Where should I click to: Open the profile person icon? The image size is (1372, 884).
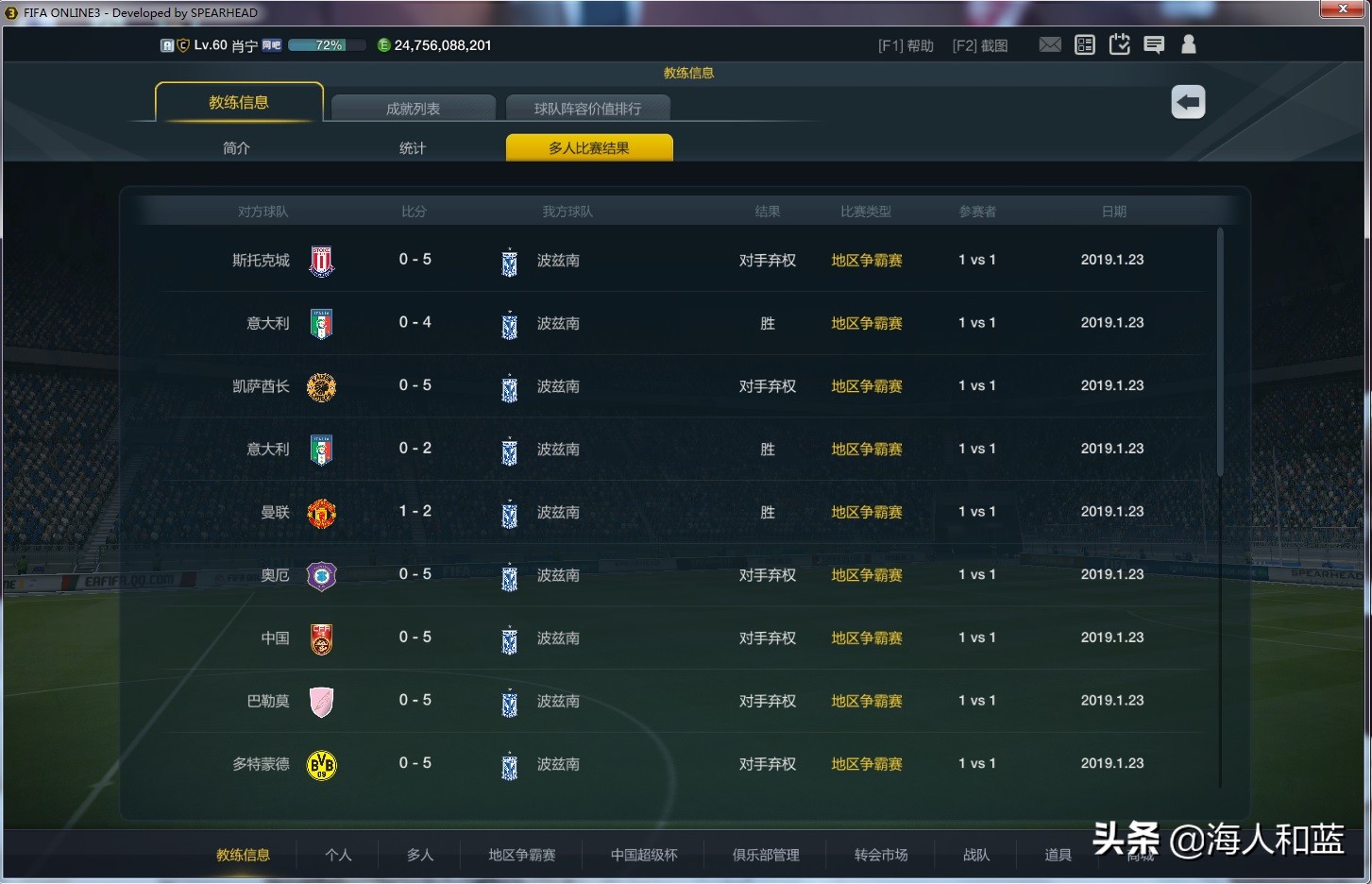pos(1188,43)
